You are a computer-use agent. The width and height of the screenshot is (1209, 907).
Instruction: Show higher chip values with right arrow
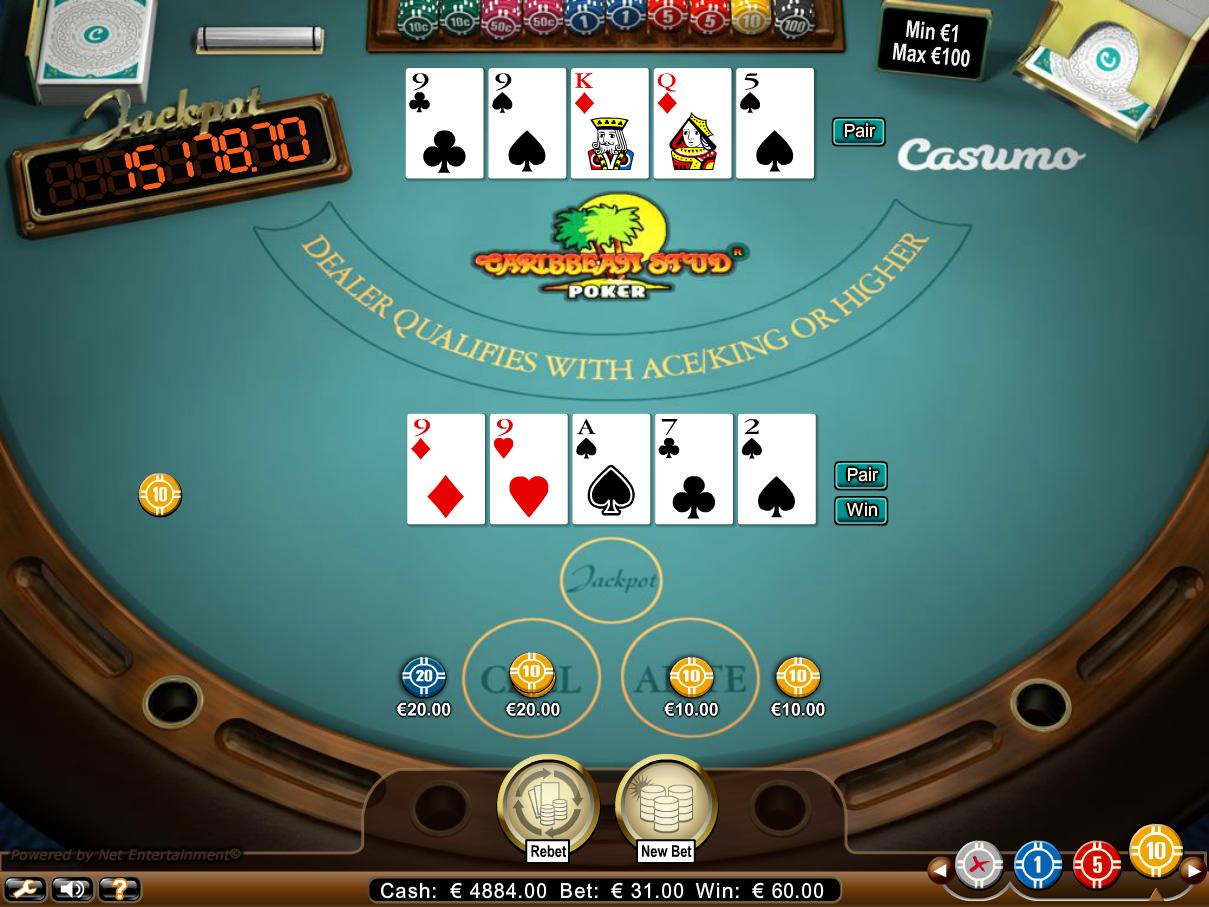point(1193,870)
